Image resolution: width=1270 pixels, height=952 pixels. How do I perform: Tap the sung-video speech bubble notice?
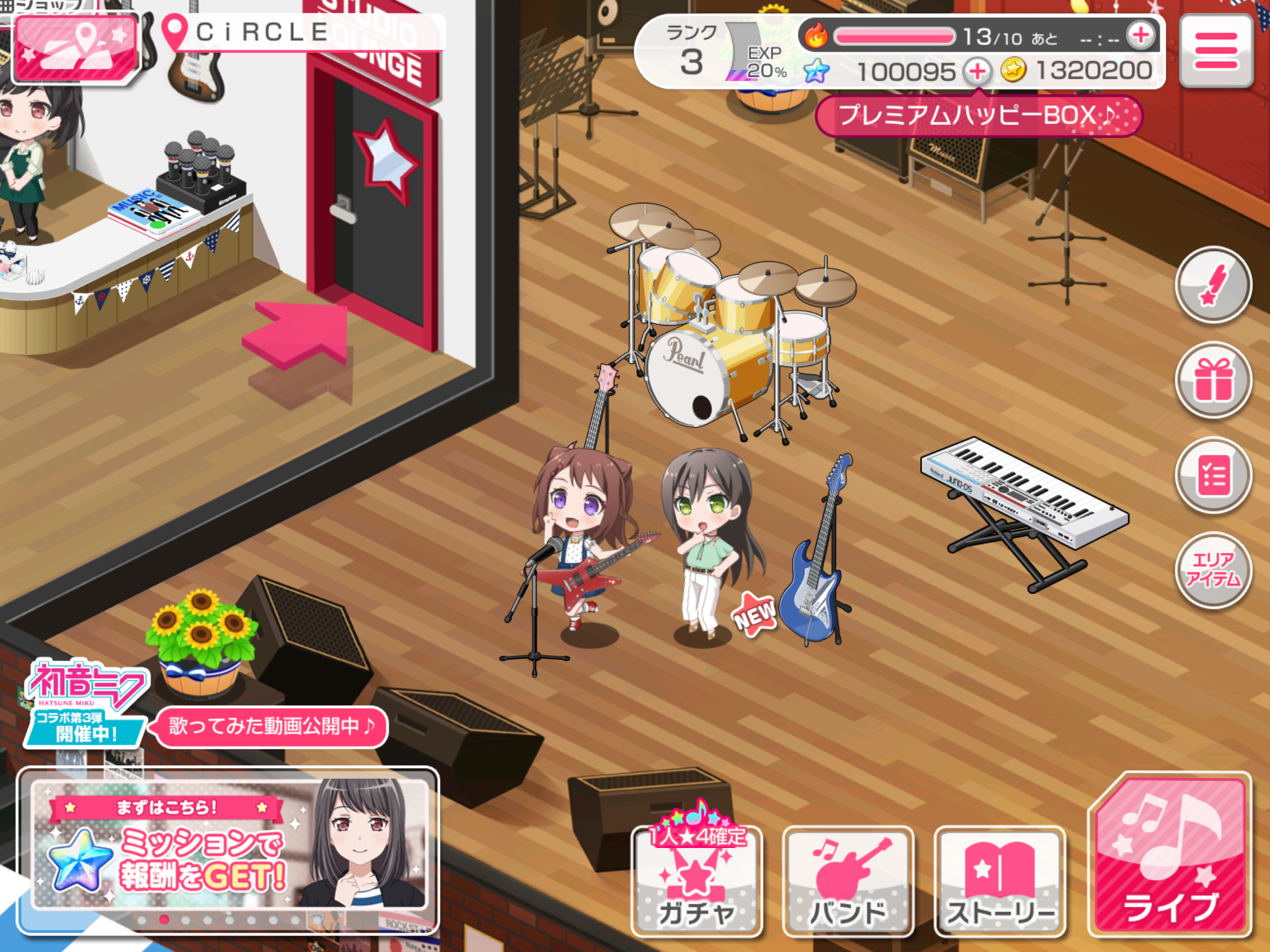270,727
